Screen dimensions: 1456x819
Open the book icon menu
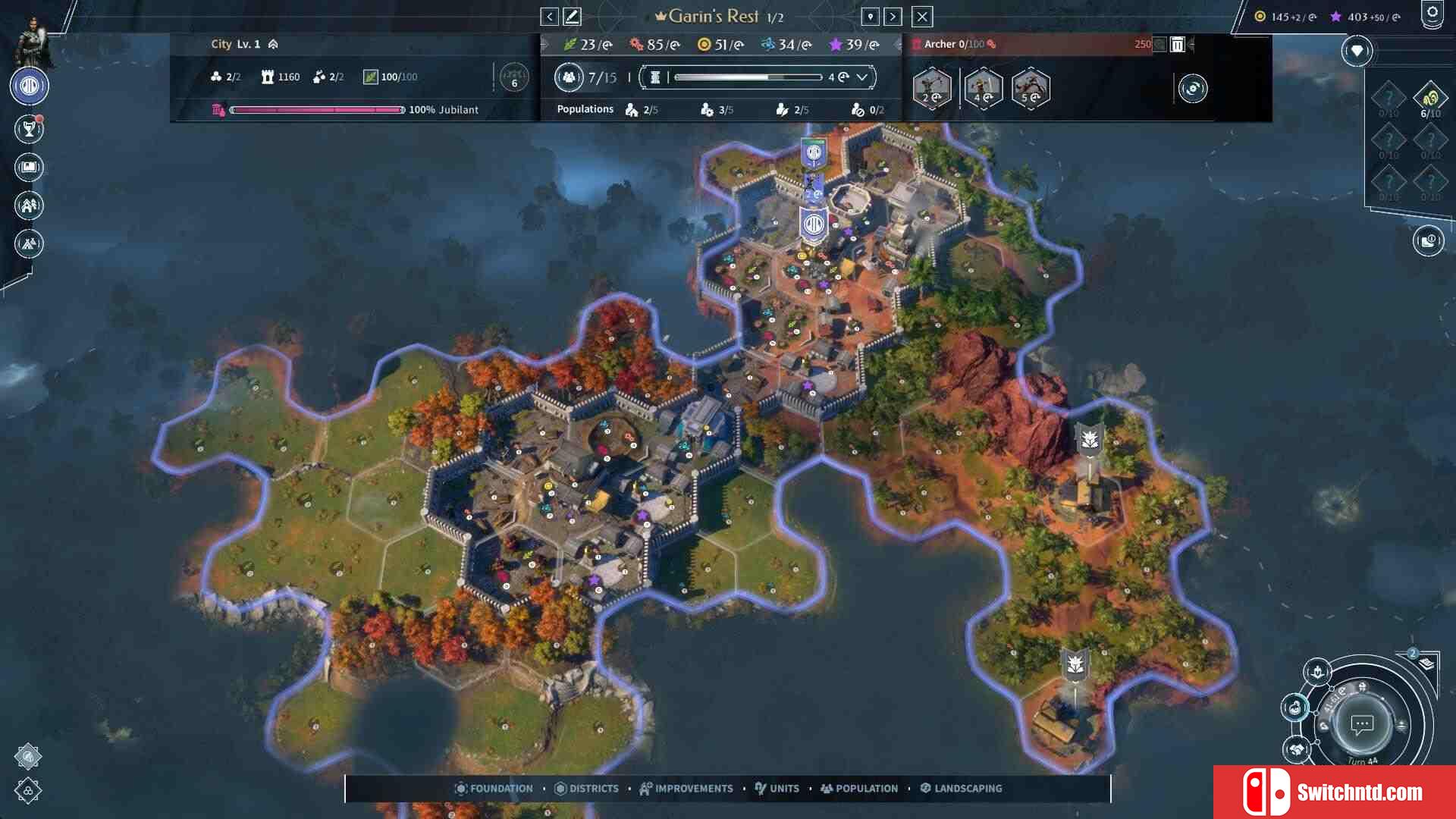click(x=29, y=167)
